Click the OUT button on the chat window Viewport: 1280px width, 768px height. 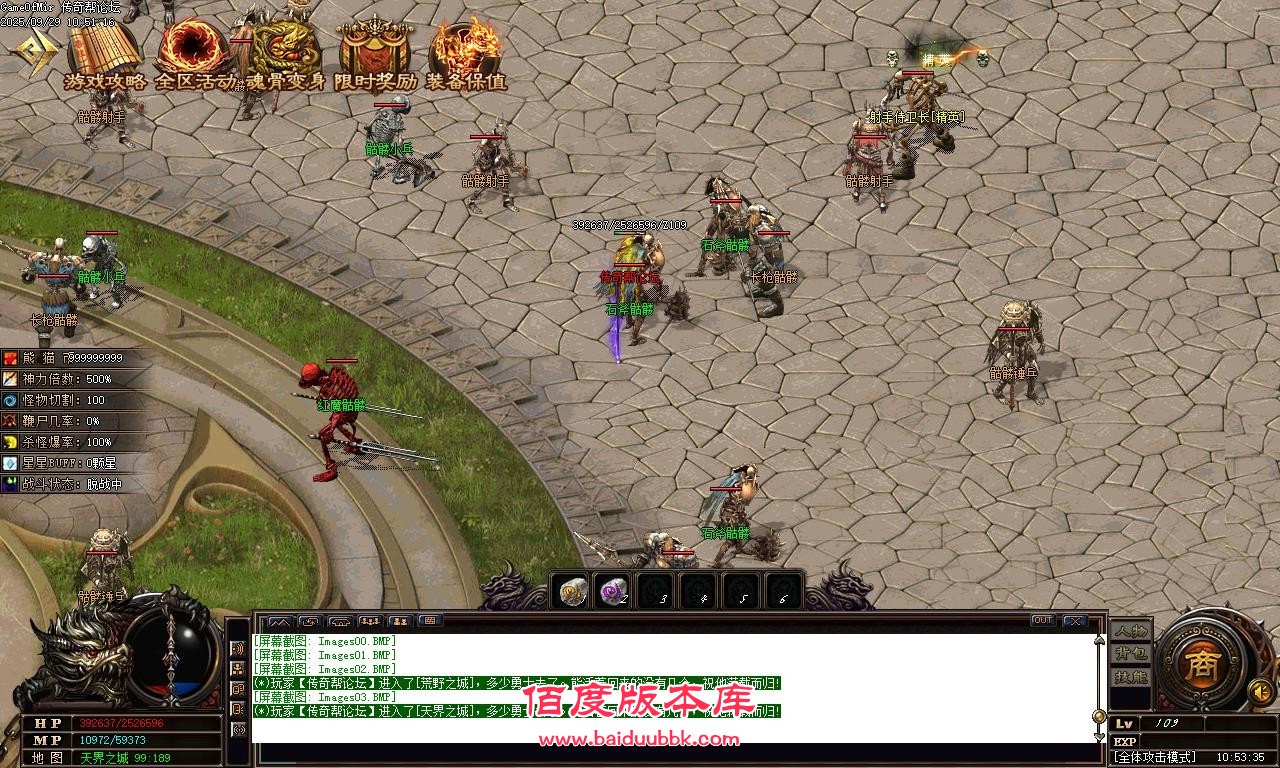1044,620
